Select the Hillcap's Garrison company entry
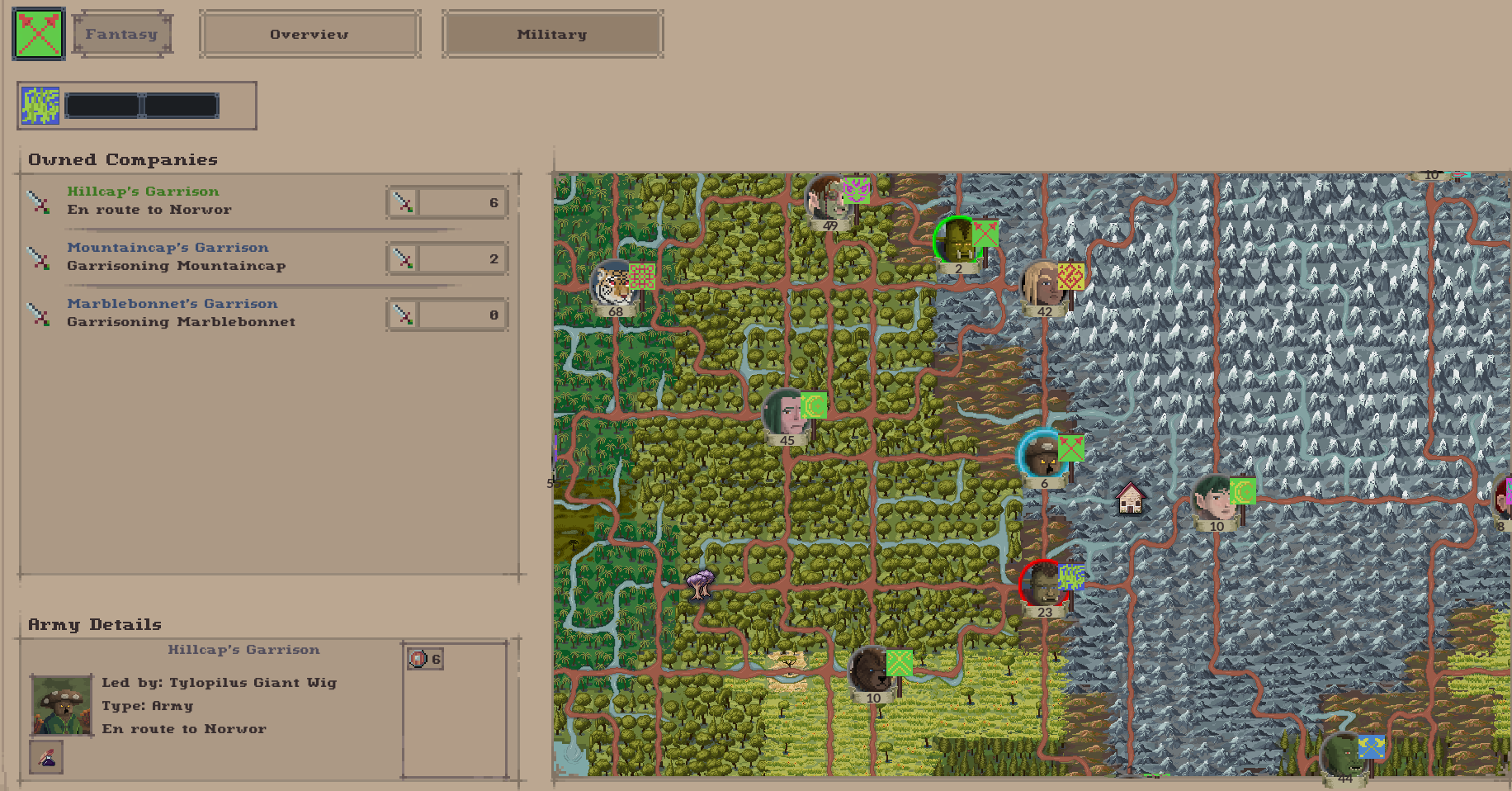The image size is (1512, 791). tap(143, 191)
